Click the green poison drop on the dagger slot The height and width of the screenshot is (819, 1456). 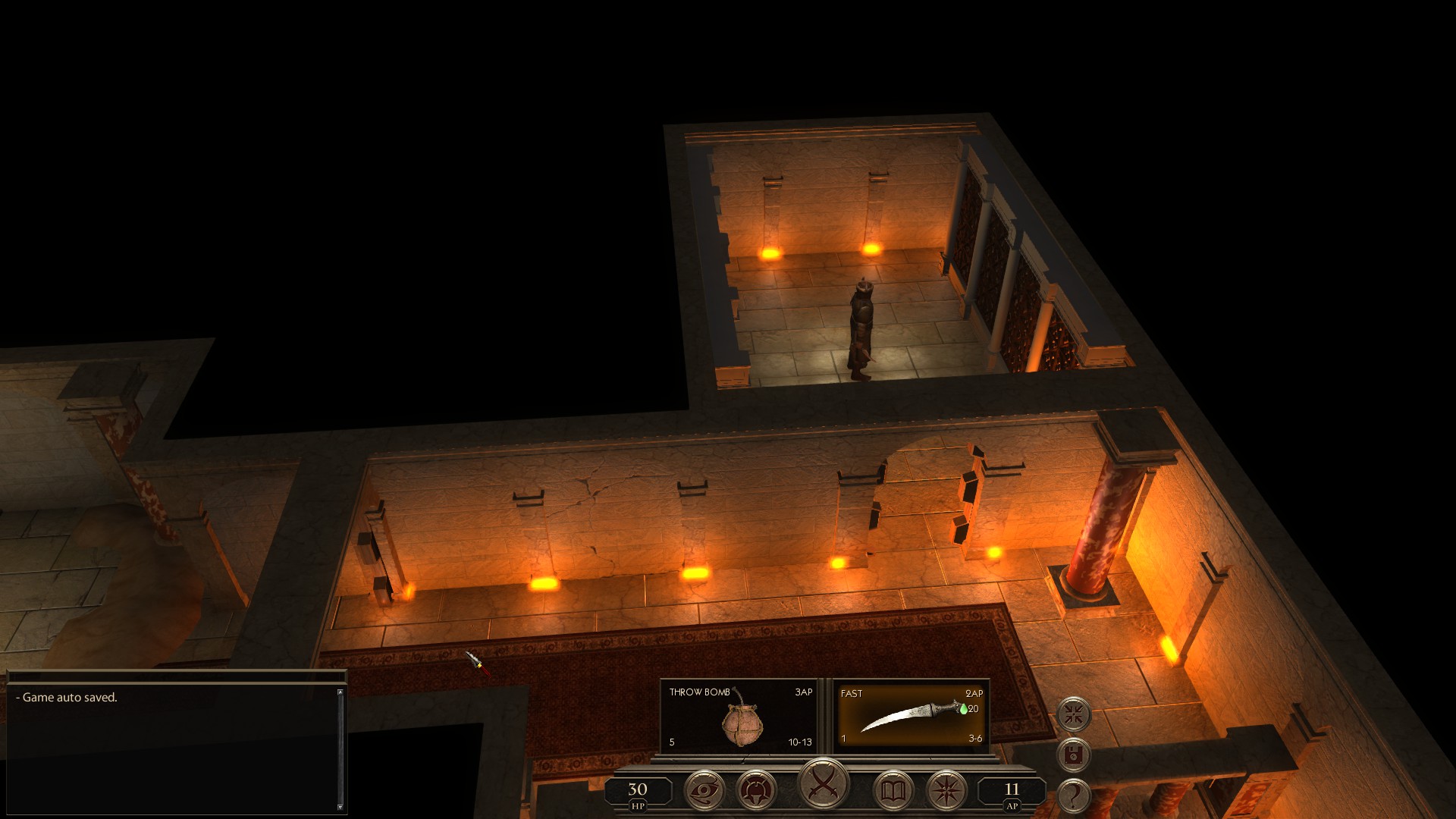tap(964, 710)
